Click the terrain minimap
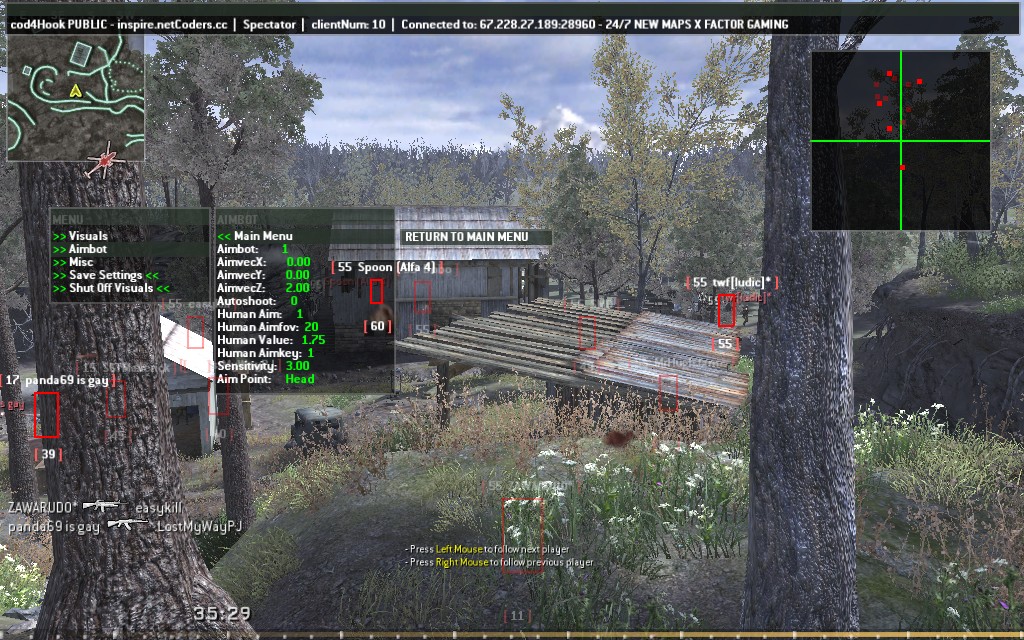Screen dimensions: 1024x640 tap(76, 98)
